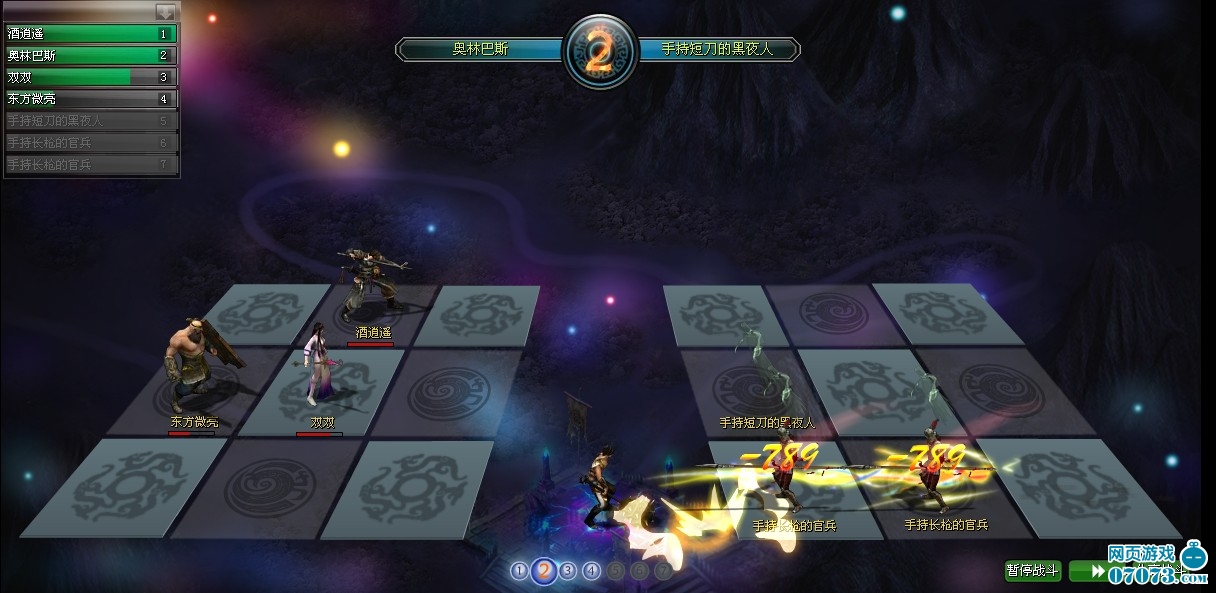Pause the battle with 暂停战斗 button

1033,571
